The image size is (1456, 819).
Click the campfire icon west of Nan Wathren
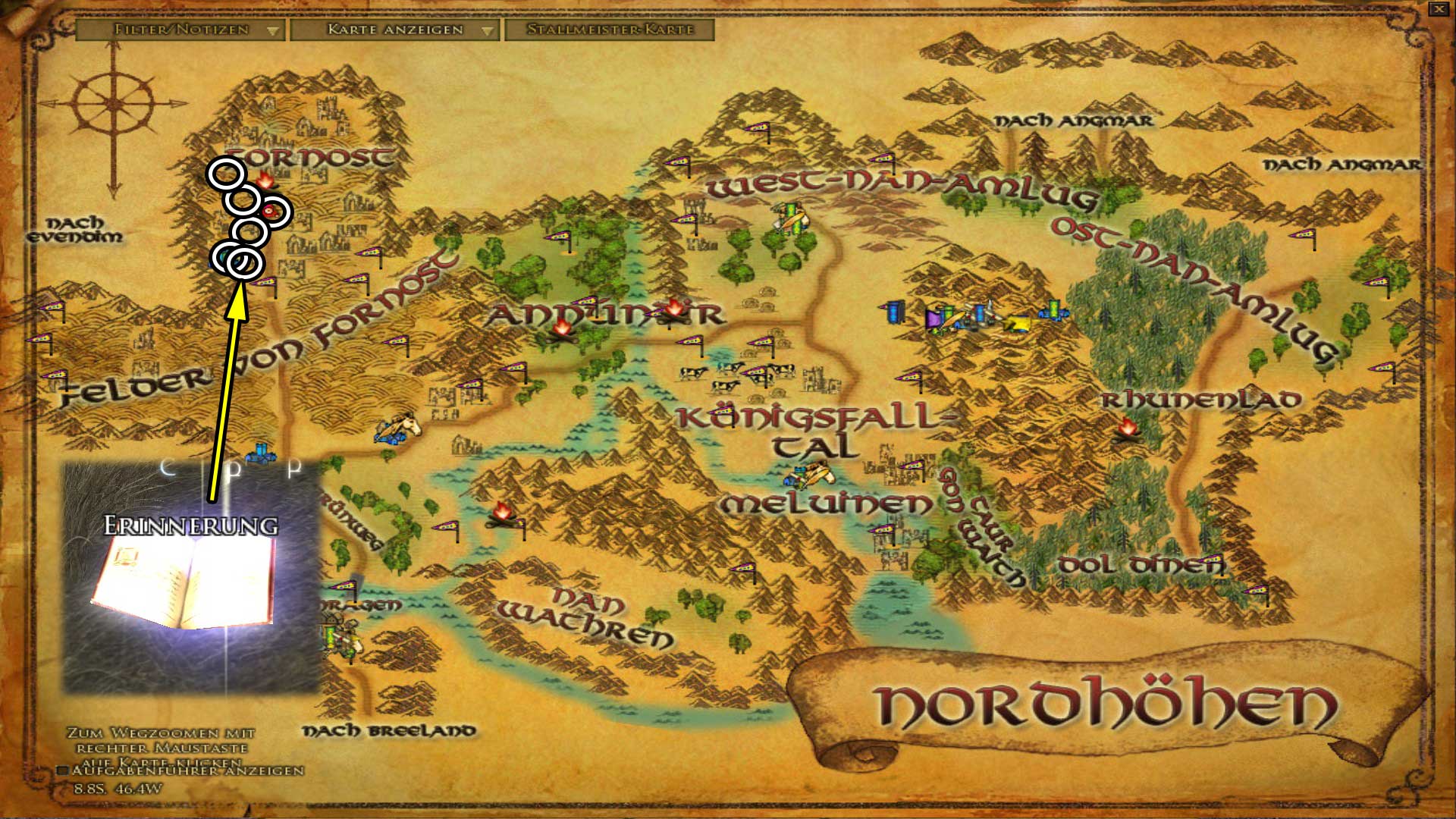(x=502, y=512)
